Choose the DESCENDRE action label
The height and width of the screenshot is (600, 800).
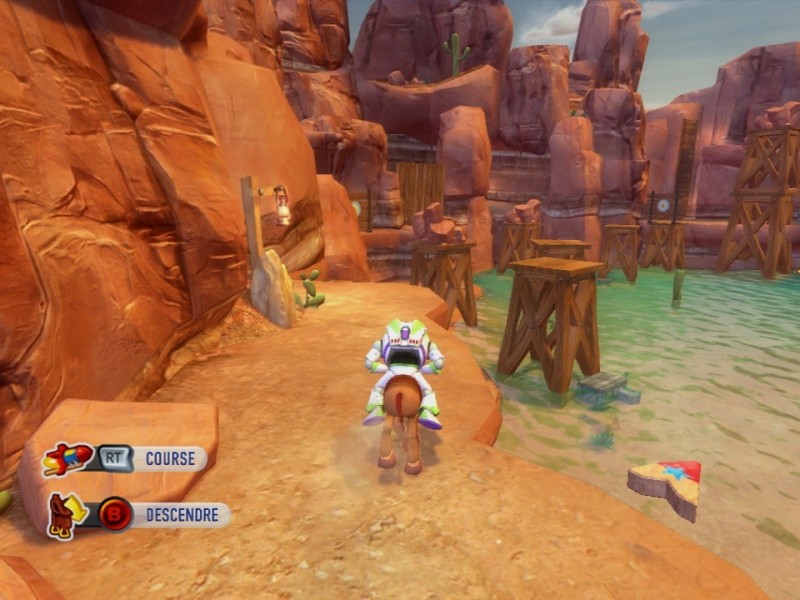pos(181,515)
